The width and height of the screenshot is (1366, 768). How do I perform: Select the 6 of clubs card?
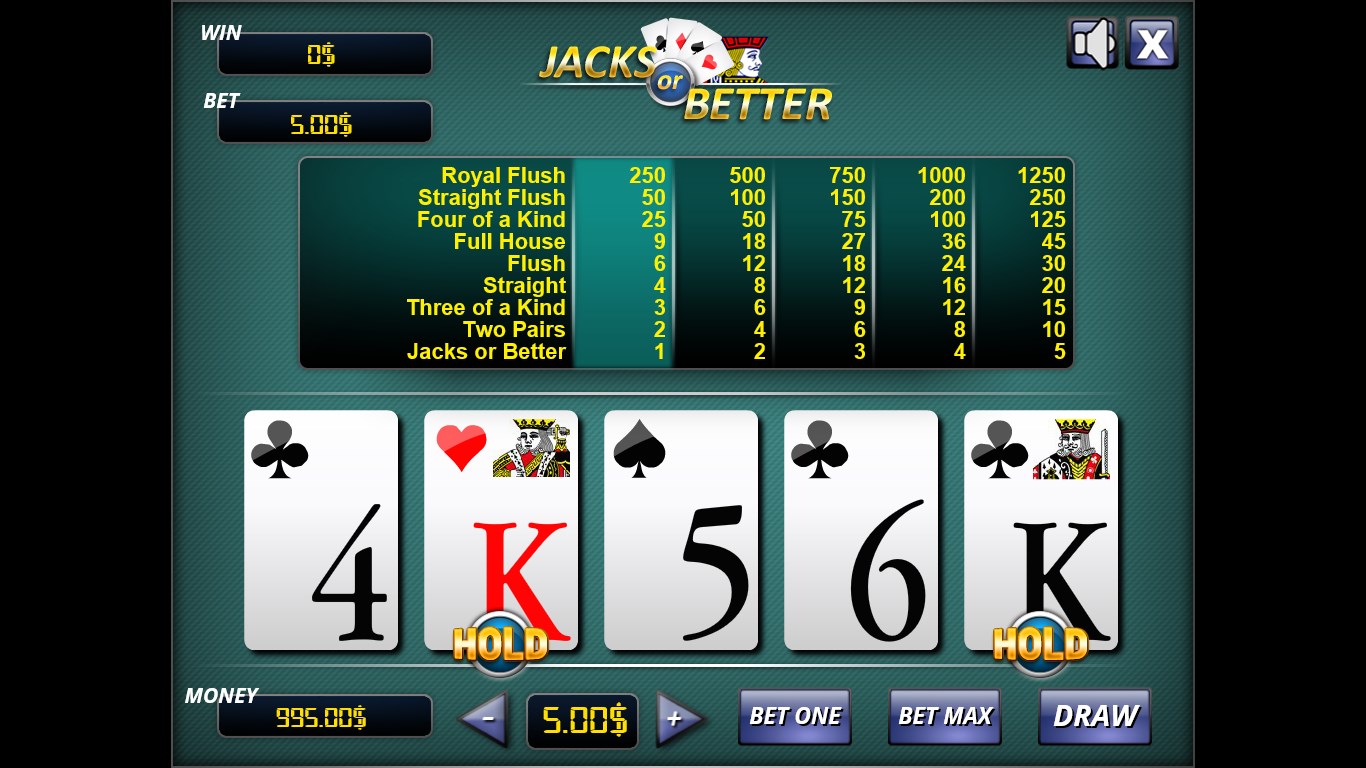click(861, 530)
